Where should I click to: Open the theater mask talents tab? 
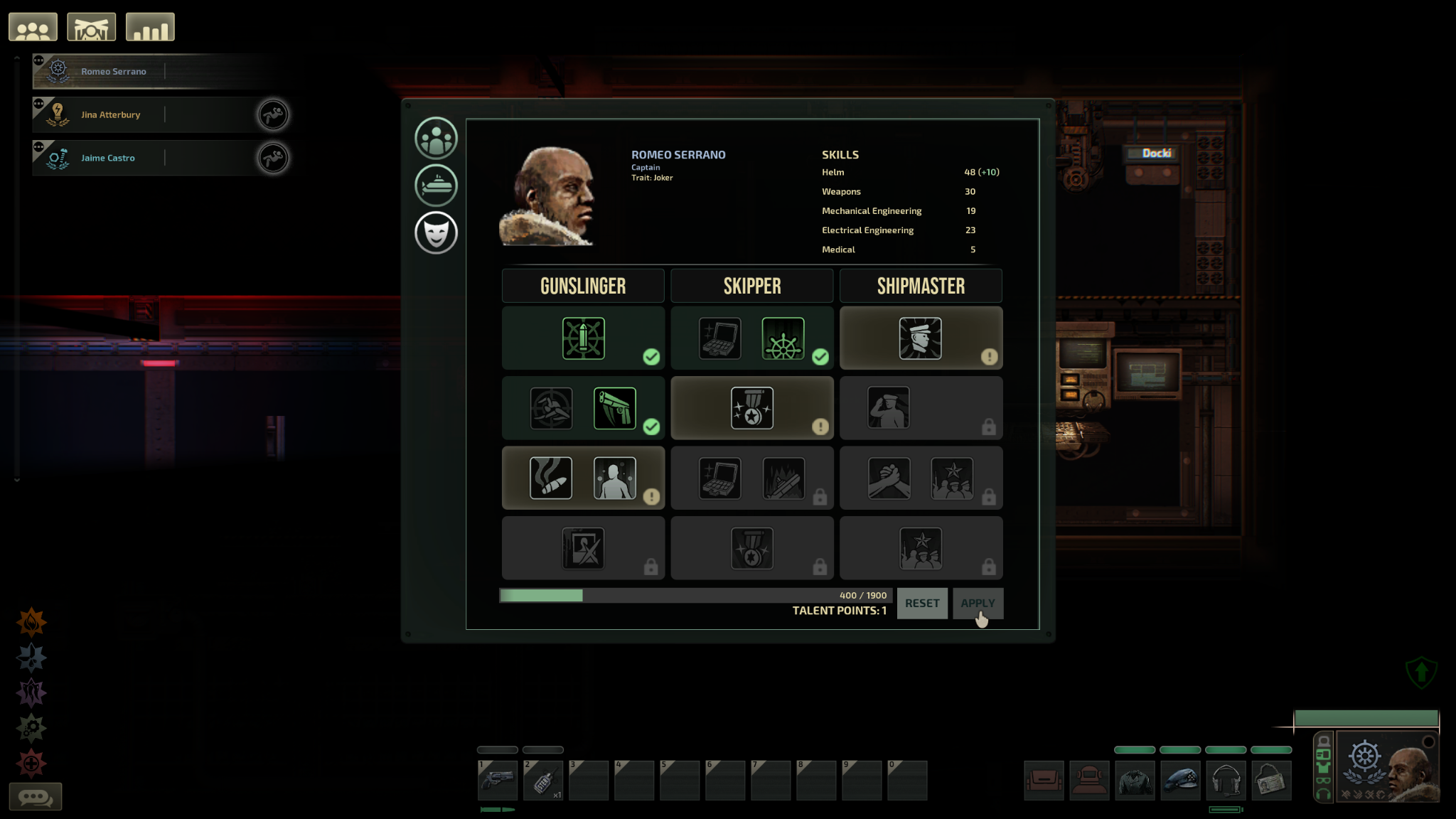[436, 232]
